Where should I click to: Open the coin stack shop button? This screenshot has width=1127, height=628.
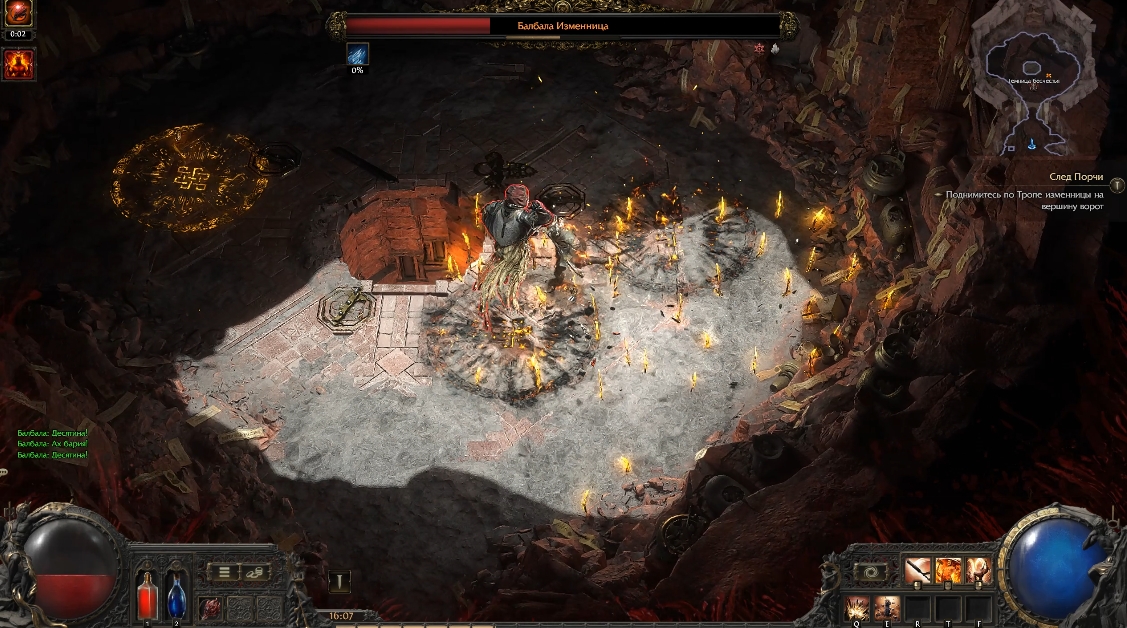[257, 572]
